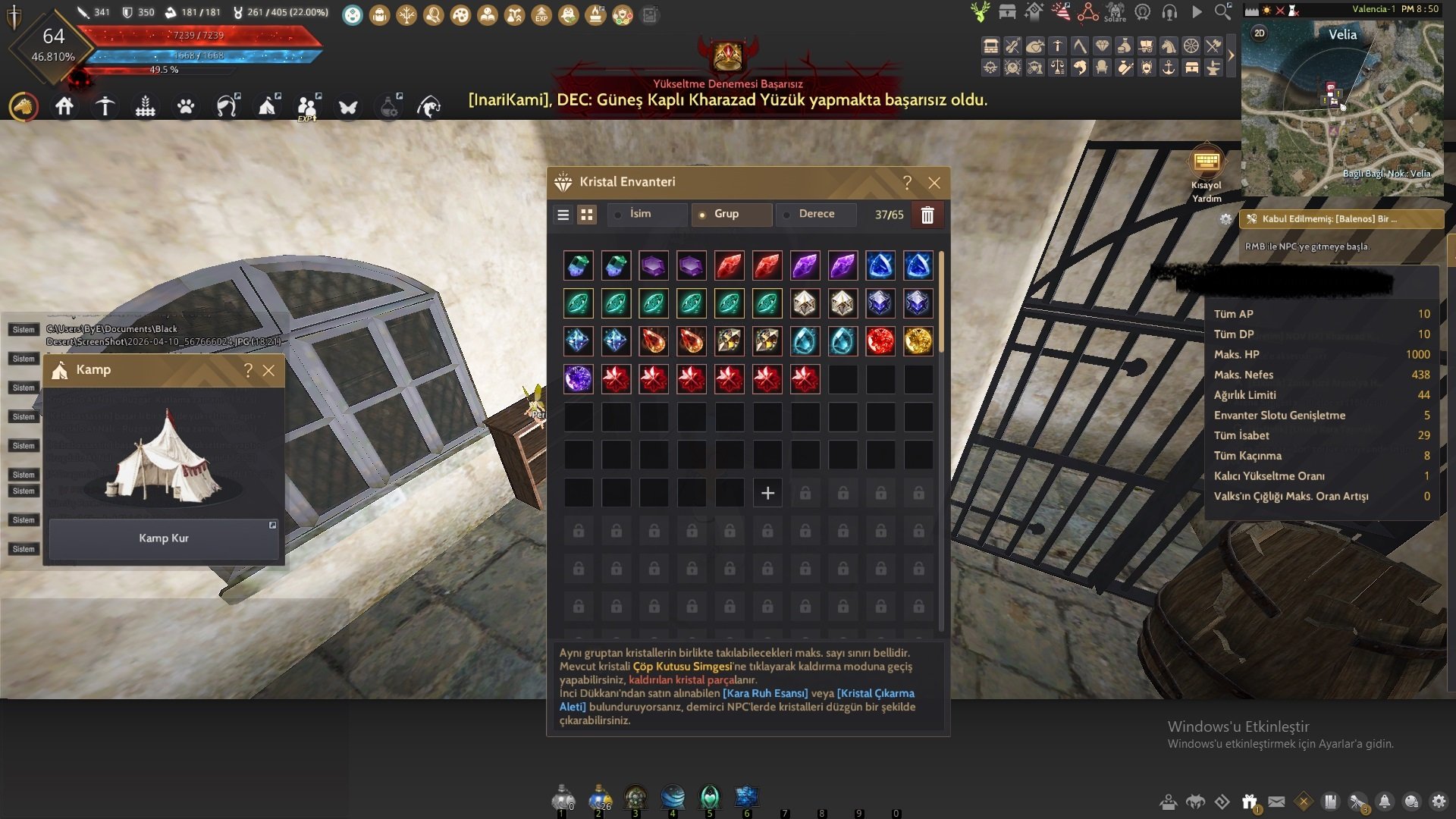The width and height of the screenshot is (1456, 819).
Task: Click the Kamp Kur button
Action: (x=164, y=538)
